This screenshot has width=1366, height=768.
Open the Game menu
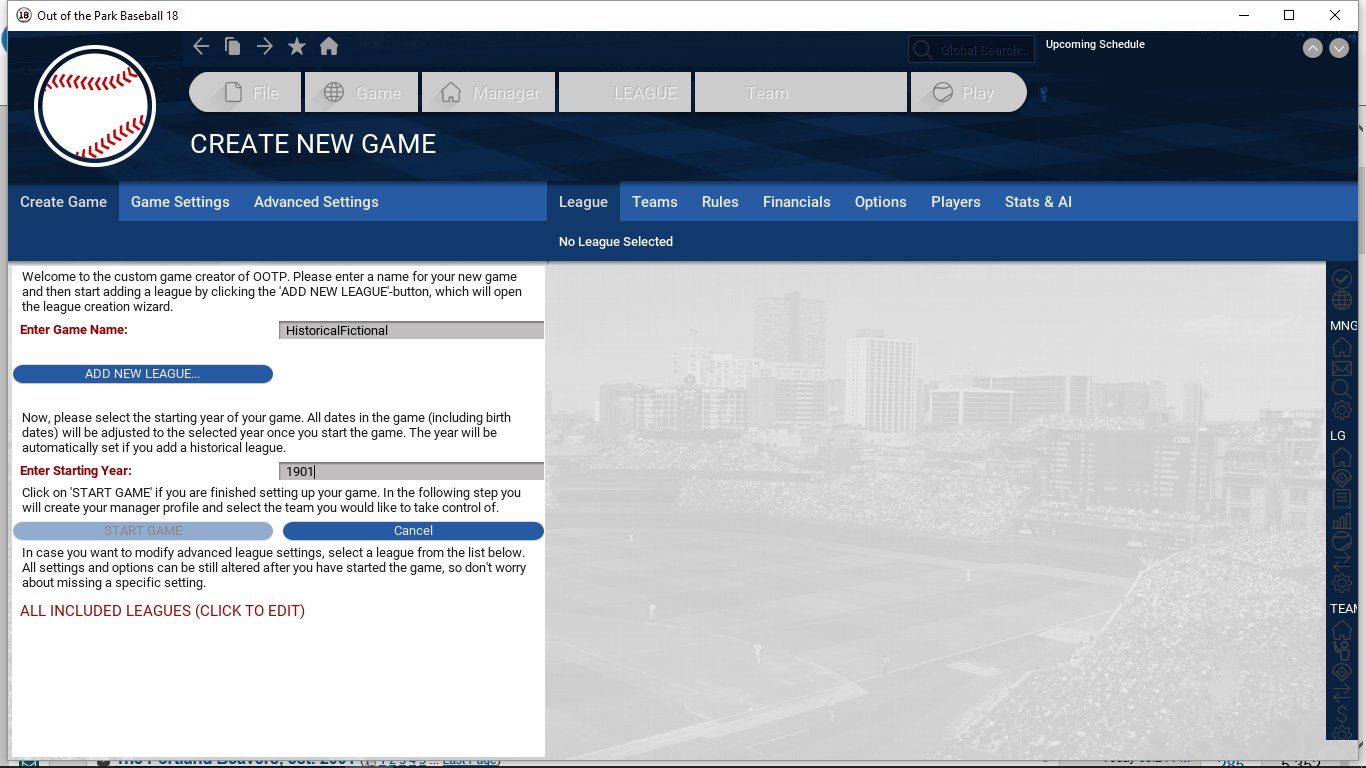pyautogui.click(x=362, y=93)
